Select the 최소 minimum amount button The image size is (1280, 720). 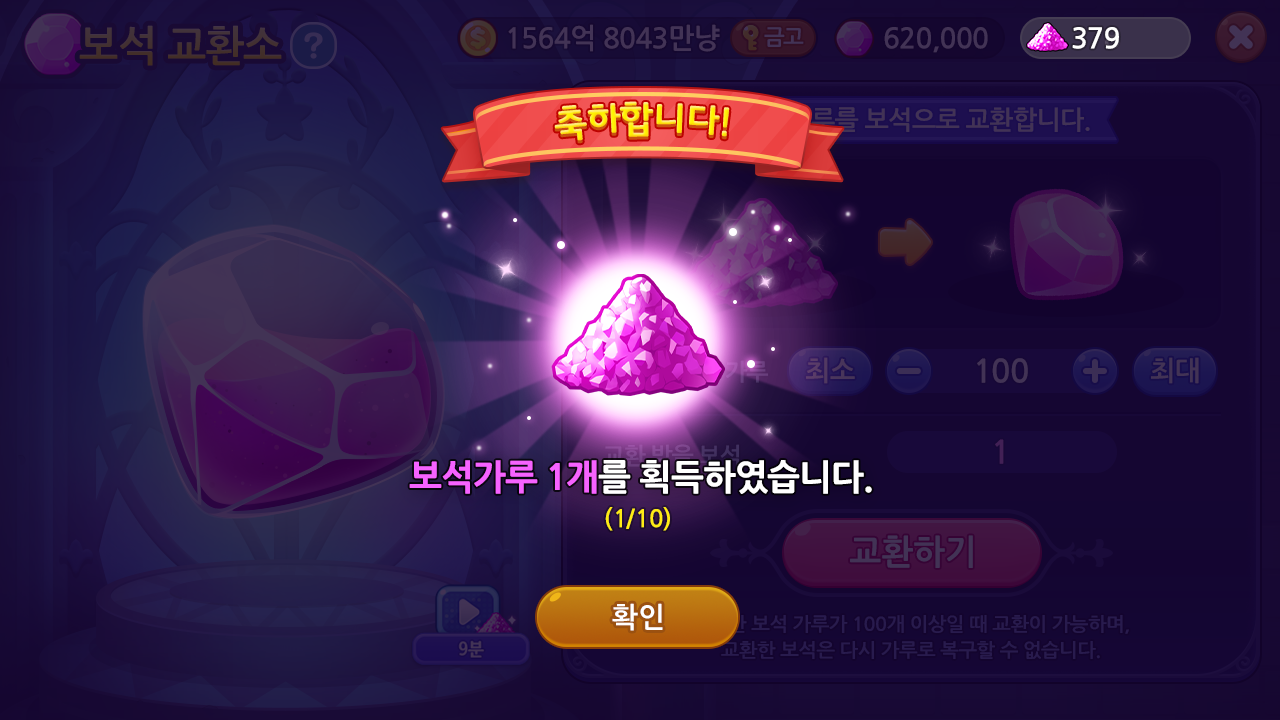pos(830,370)
